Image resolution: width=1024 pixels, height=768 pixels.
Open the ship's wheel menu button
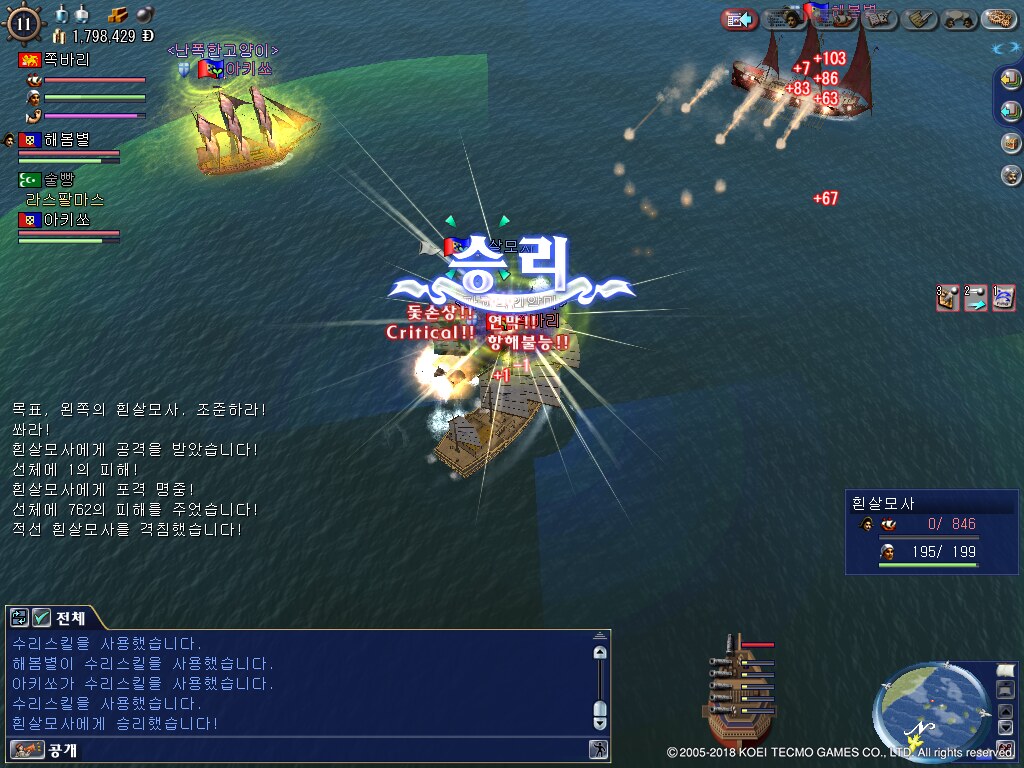click(24, 23)
